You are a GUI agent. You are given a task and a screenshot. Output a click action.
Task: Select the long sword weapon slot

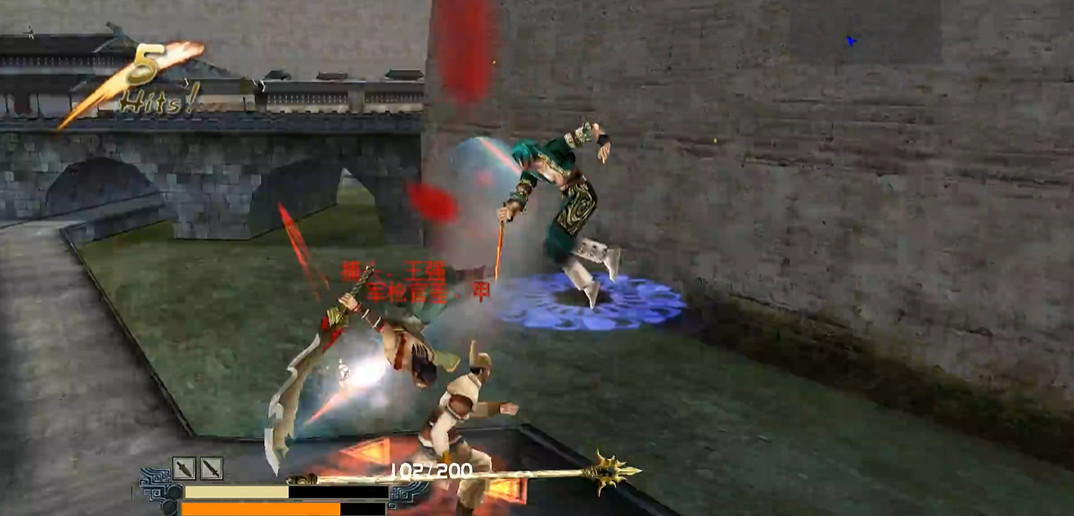(211, 468)
